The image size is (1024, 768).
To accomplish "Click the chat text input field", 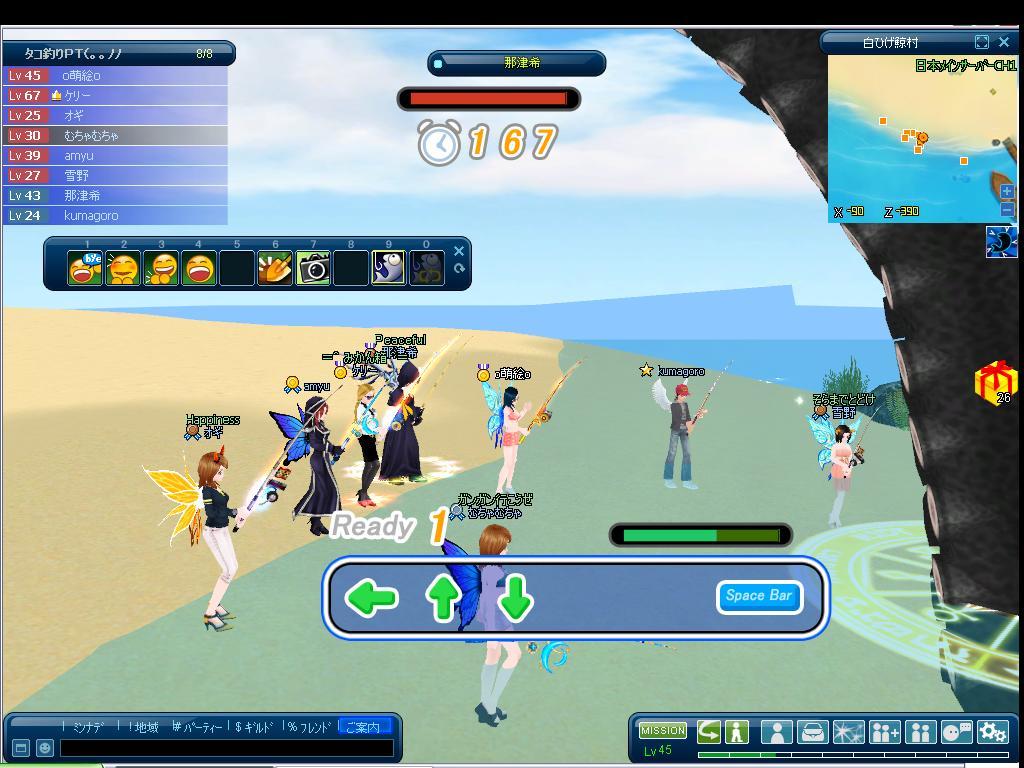I will click(x=226, y=747).
